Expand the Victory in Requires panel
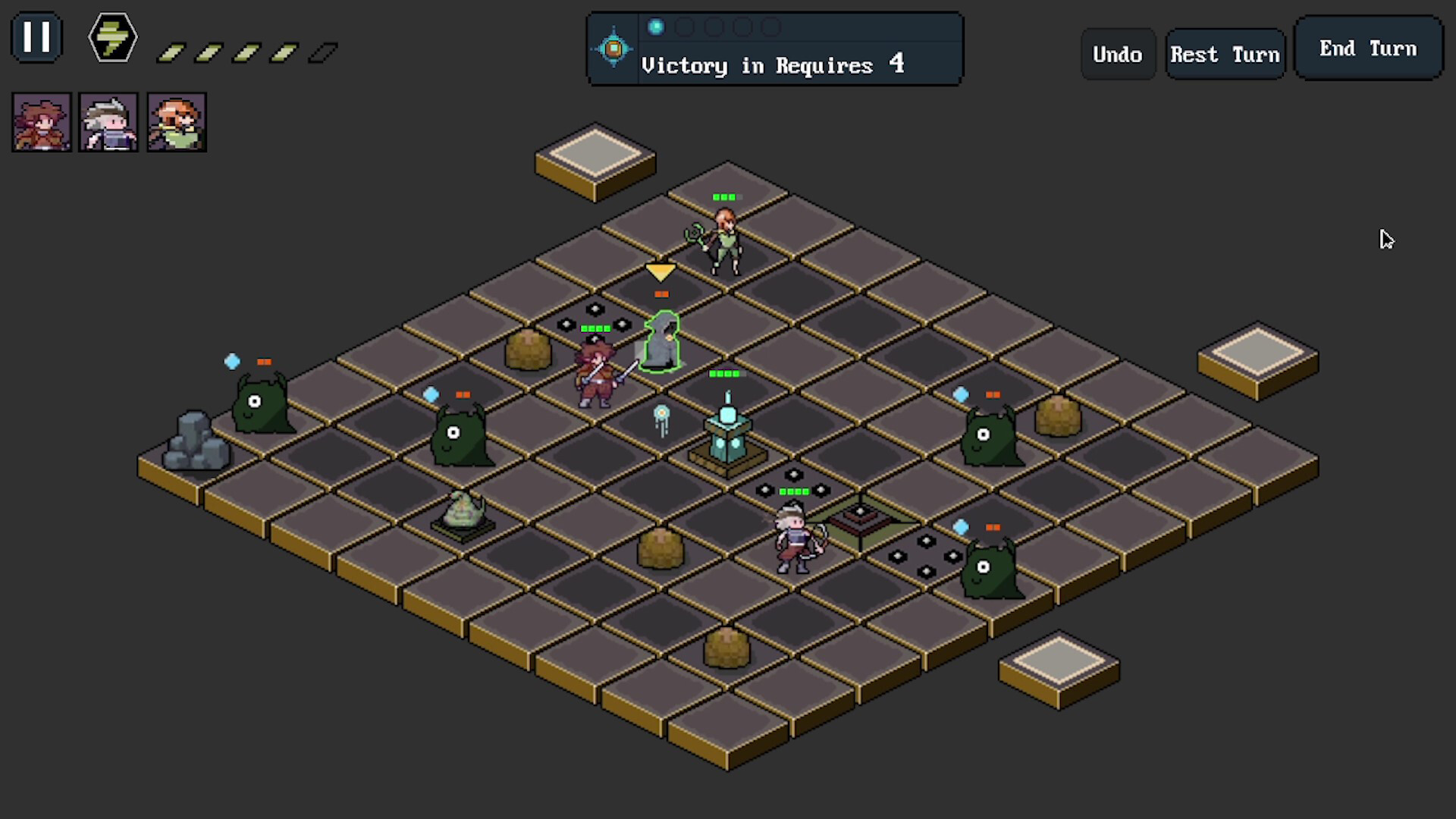Screen dimensions: 1456x819 point(773,65)
